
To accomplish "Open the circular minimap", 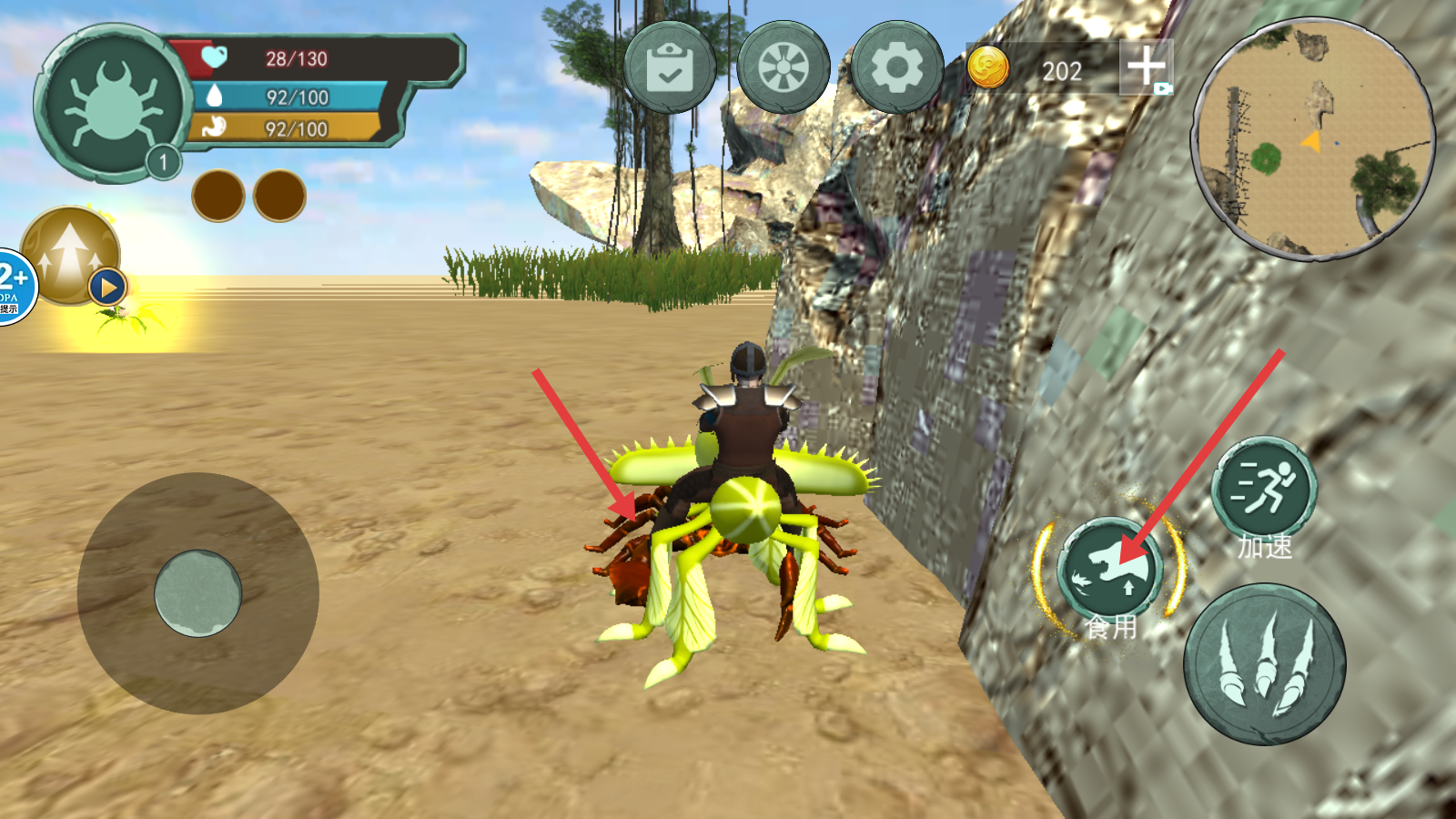I will click(1313, 138).
